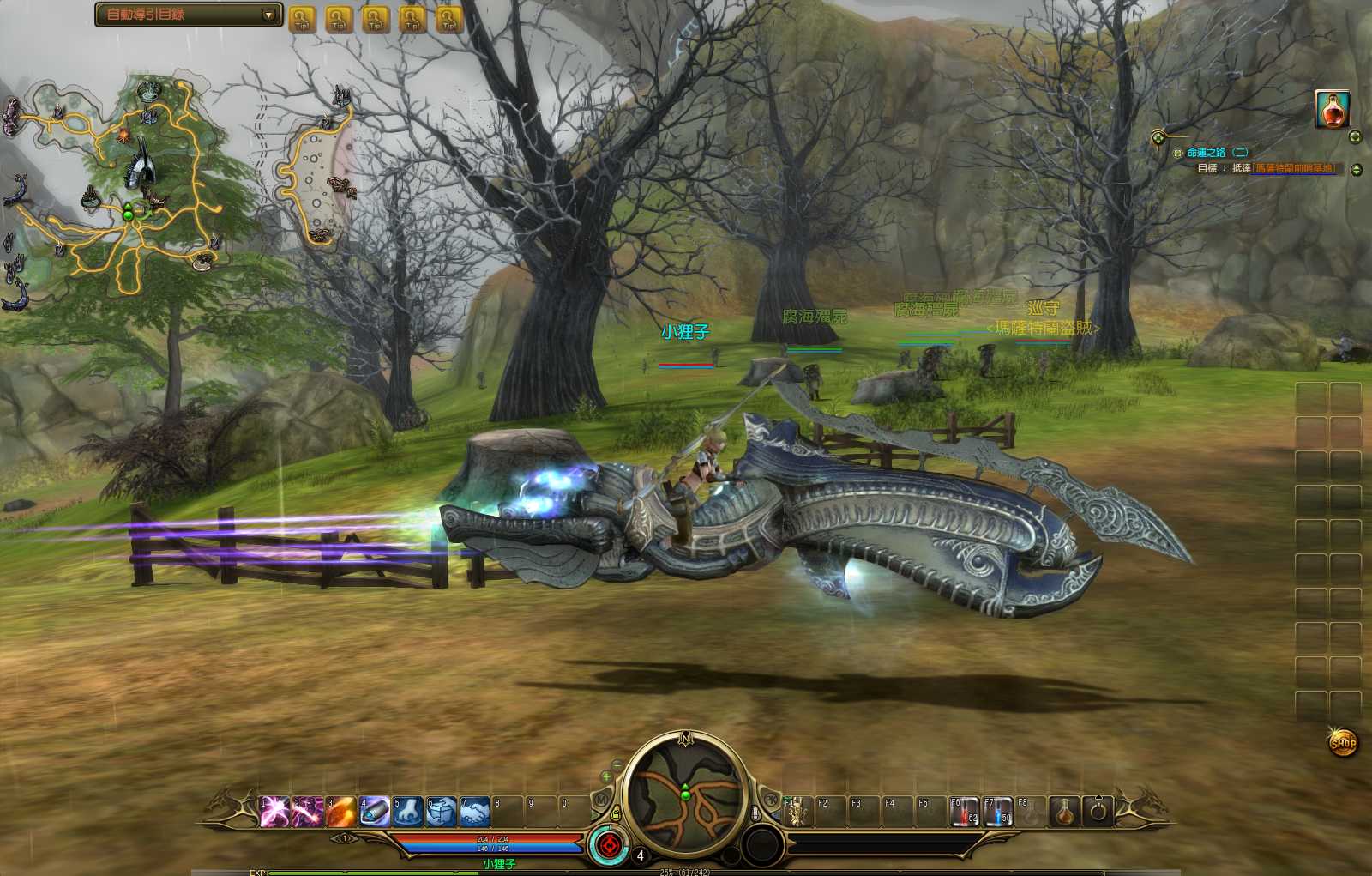Use the red potion icon at top right

[1332, 109]
